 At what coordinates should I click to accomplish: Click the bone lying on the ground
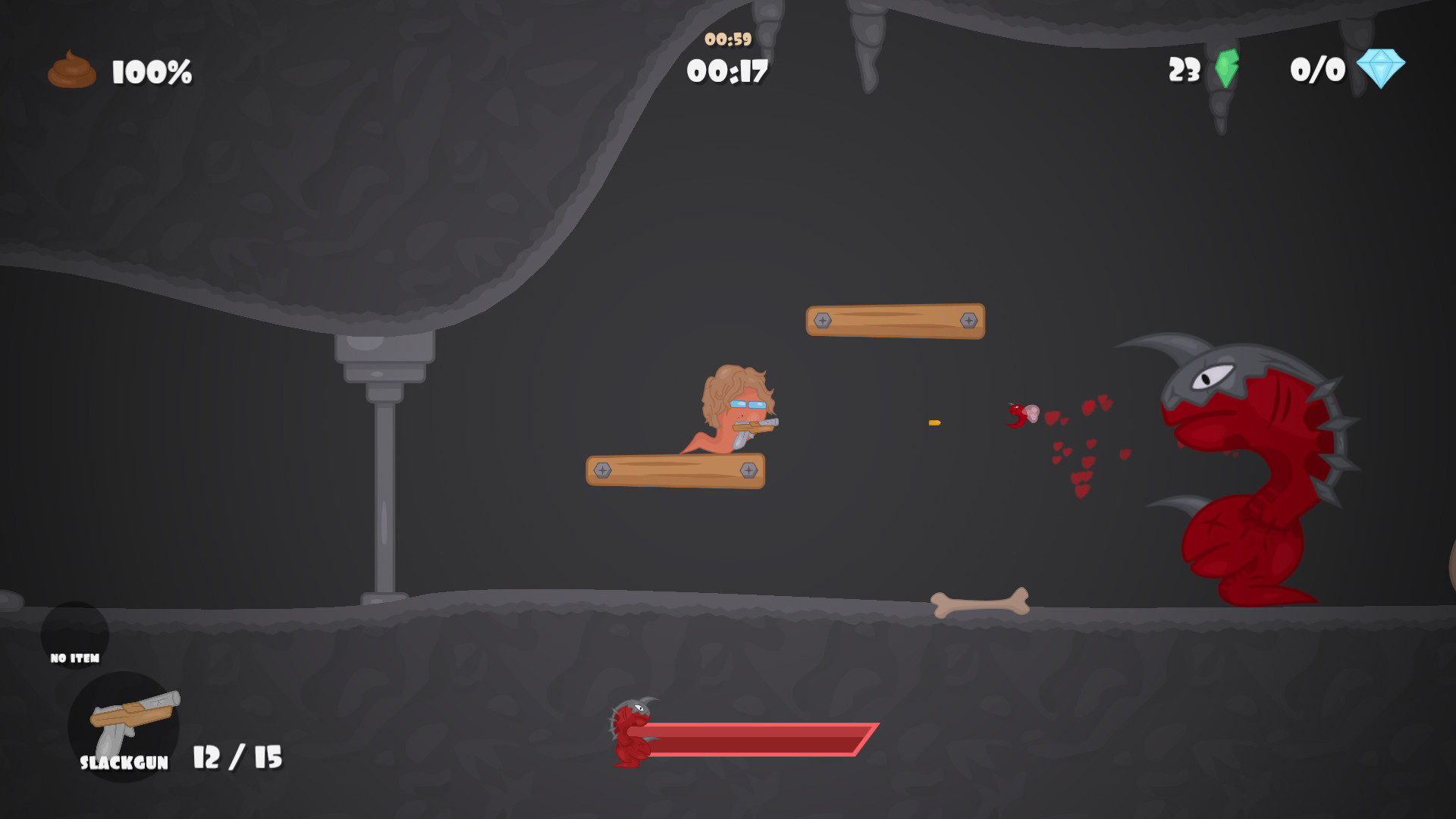point(978,603)
